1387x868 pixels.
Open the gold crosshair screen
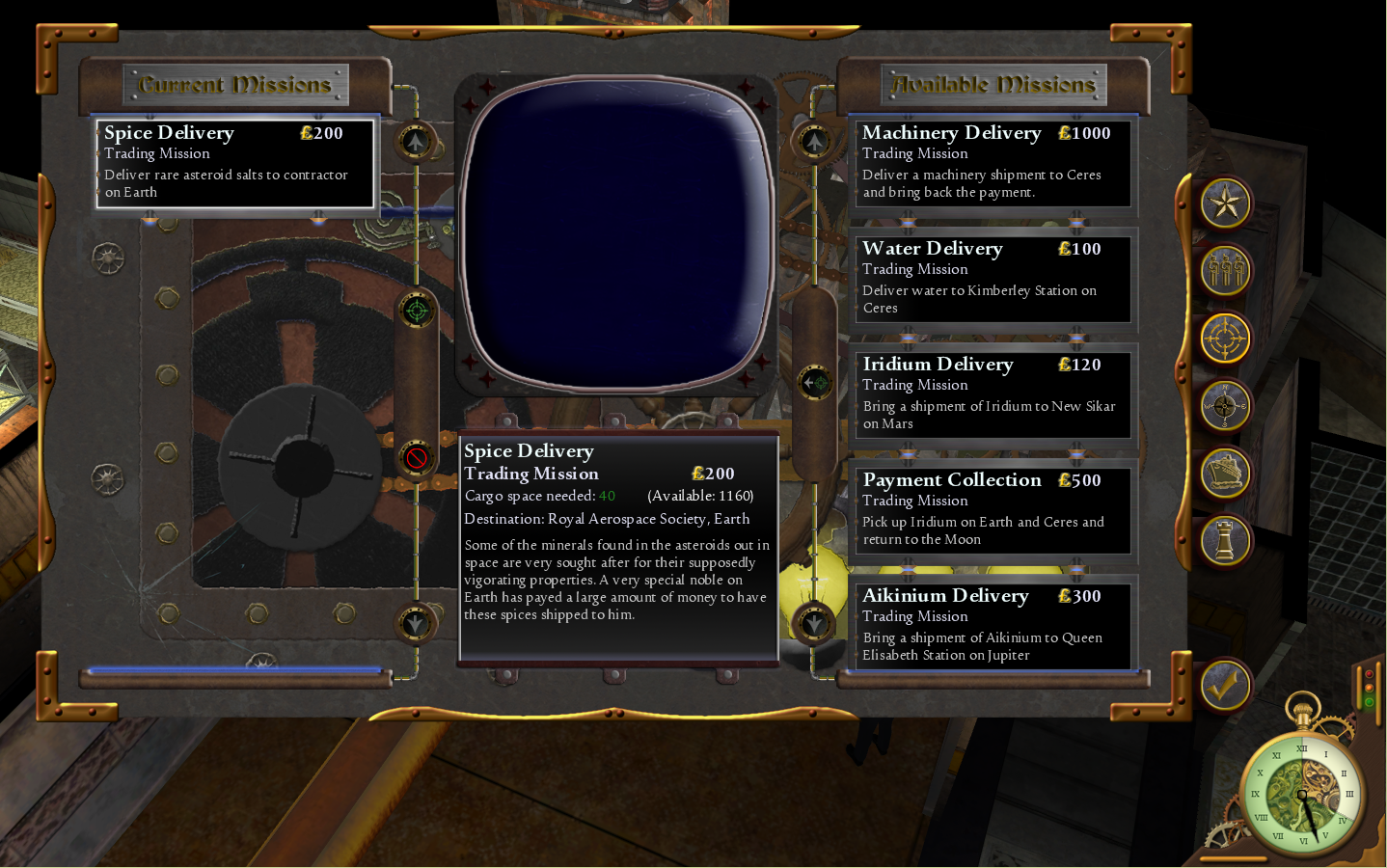(1225, 339)
